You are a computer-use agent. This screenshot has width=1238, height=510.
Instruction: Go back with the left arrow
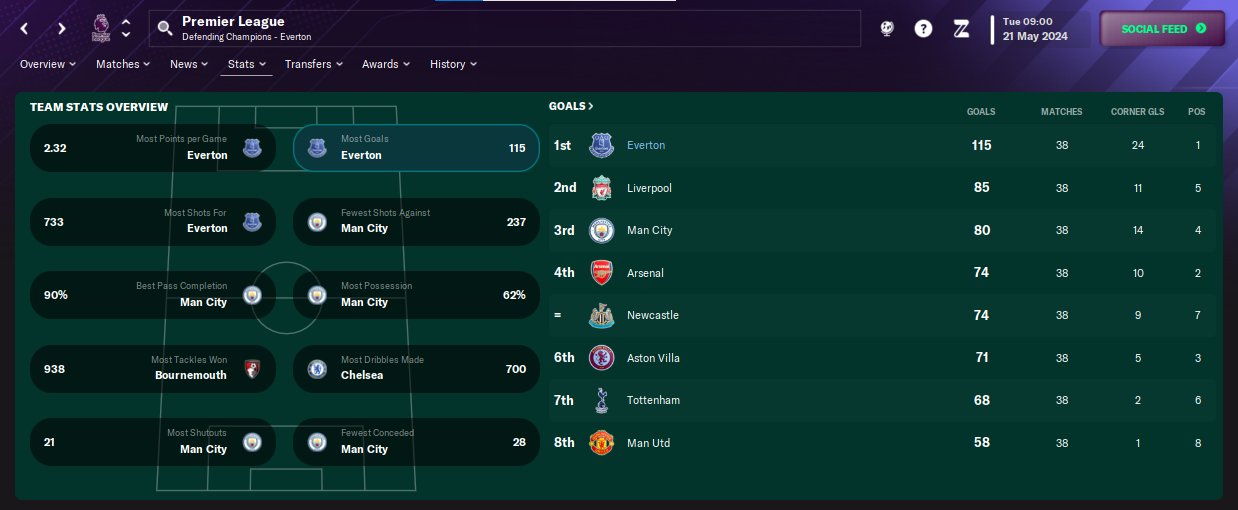[25, 28]
